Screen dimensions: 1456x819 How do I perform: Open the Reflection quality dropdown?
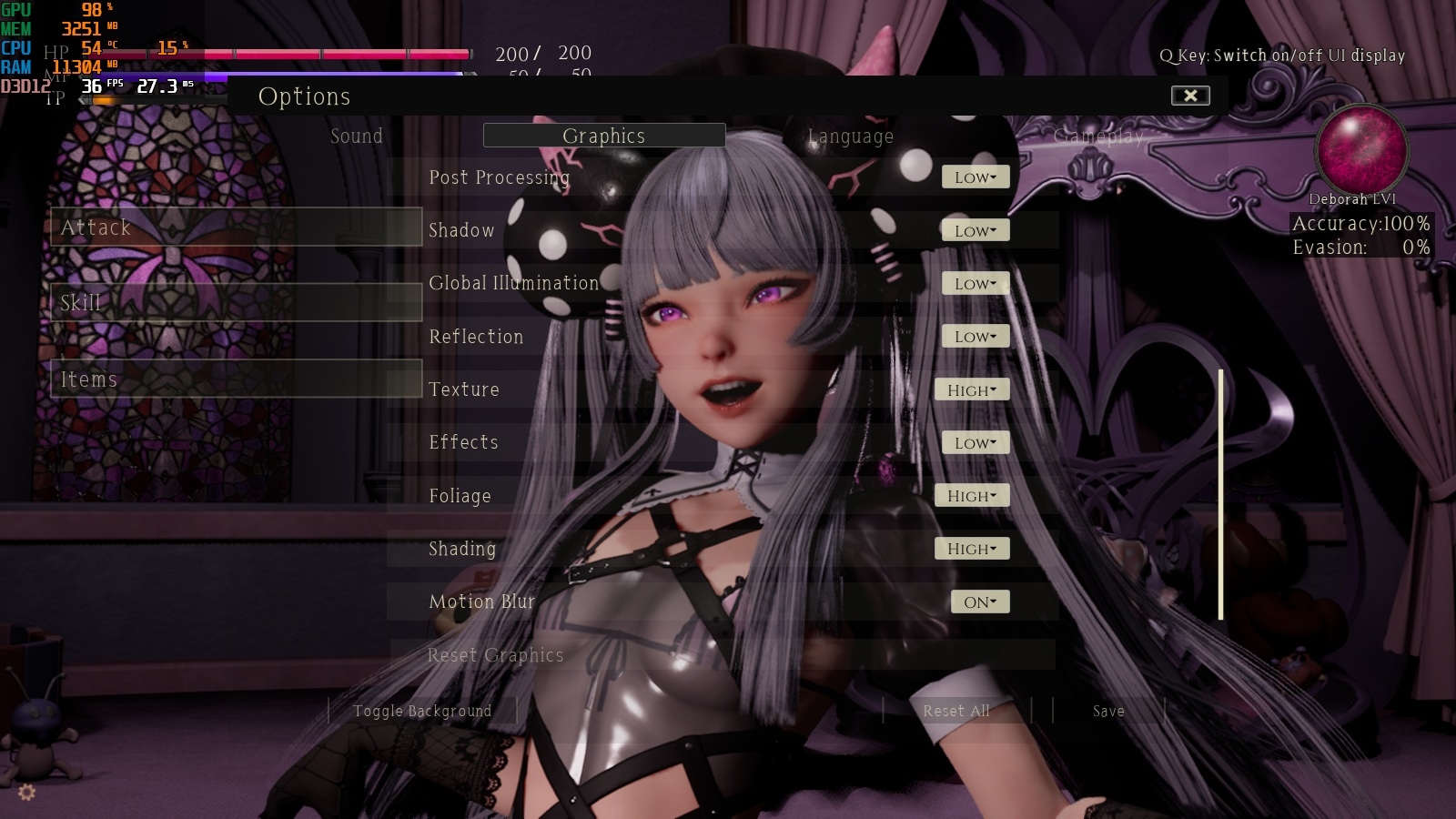coord(975,336)
